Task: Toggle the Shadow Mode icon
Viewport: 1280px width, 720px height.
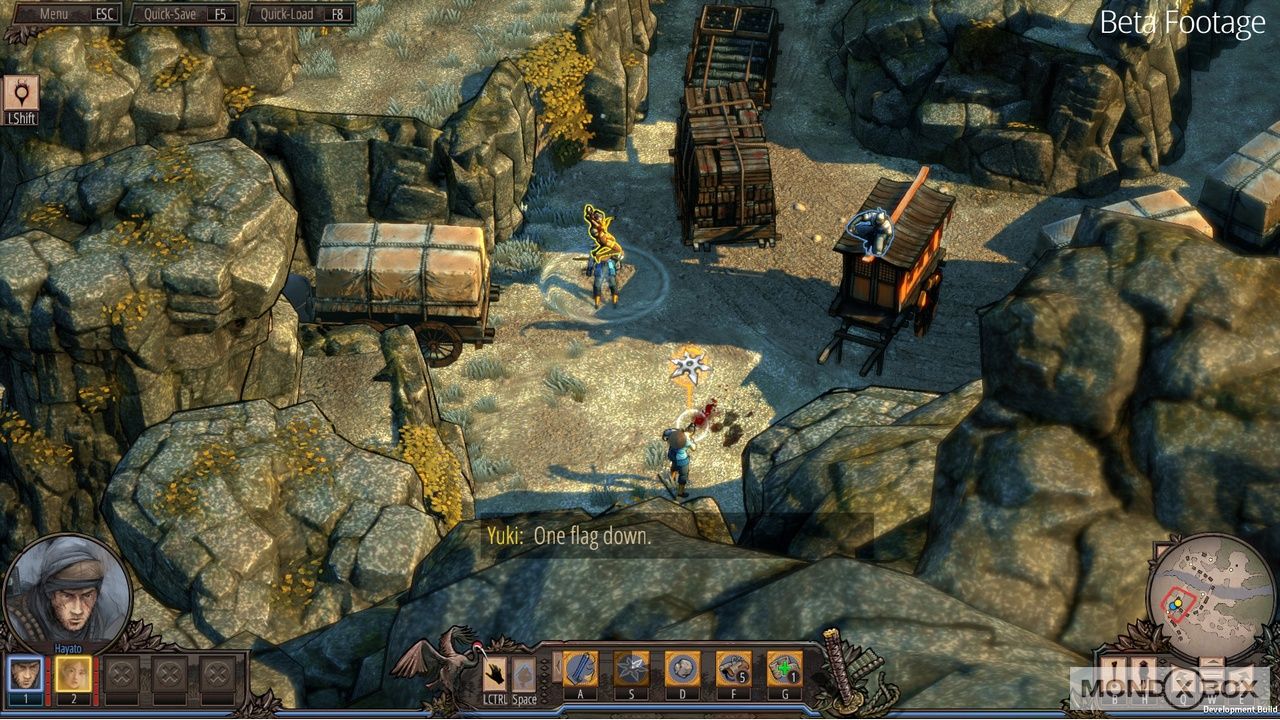Action: coord(21,95)
